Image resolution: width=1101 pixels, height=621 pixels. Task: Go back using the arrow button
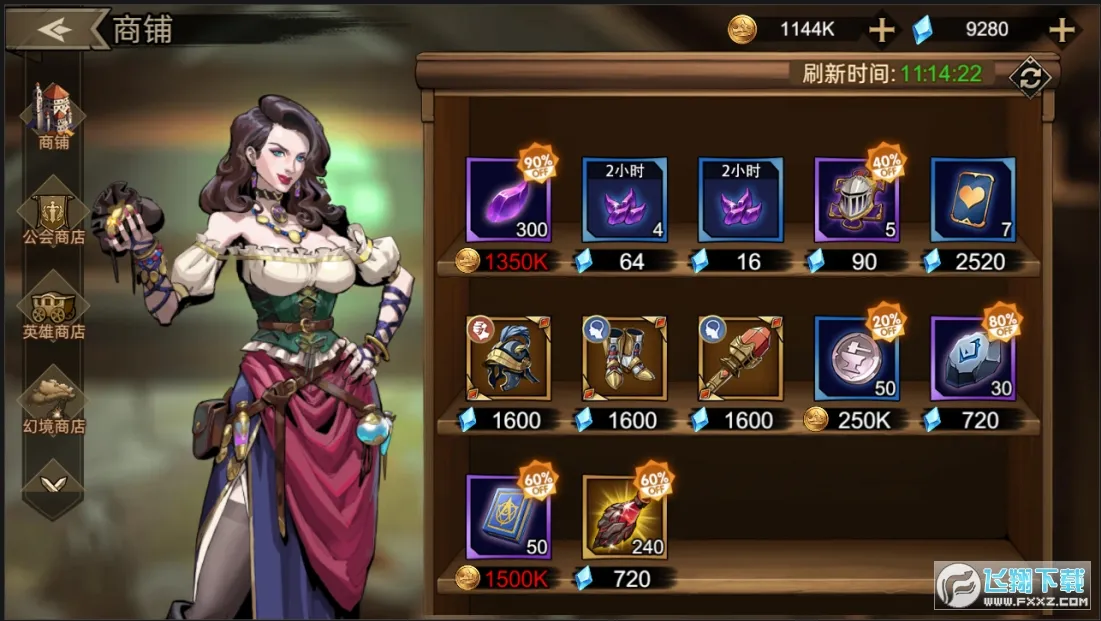(57, 29)
